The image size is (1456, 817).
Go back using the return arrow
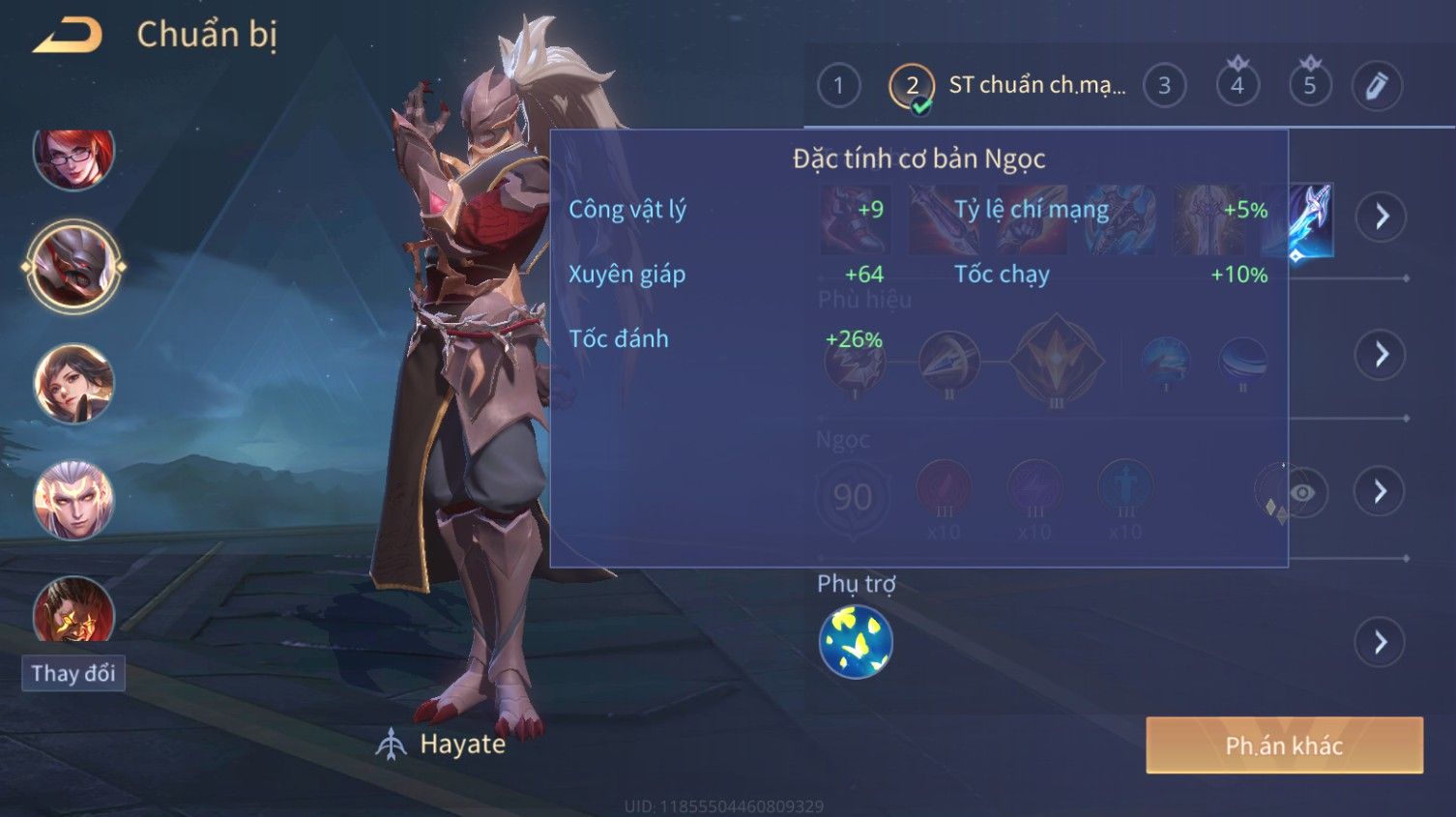tap(68, 36)
